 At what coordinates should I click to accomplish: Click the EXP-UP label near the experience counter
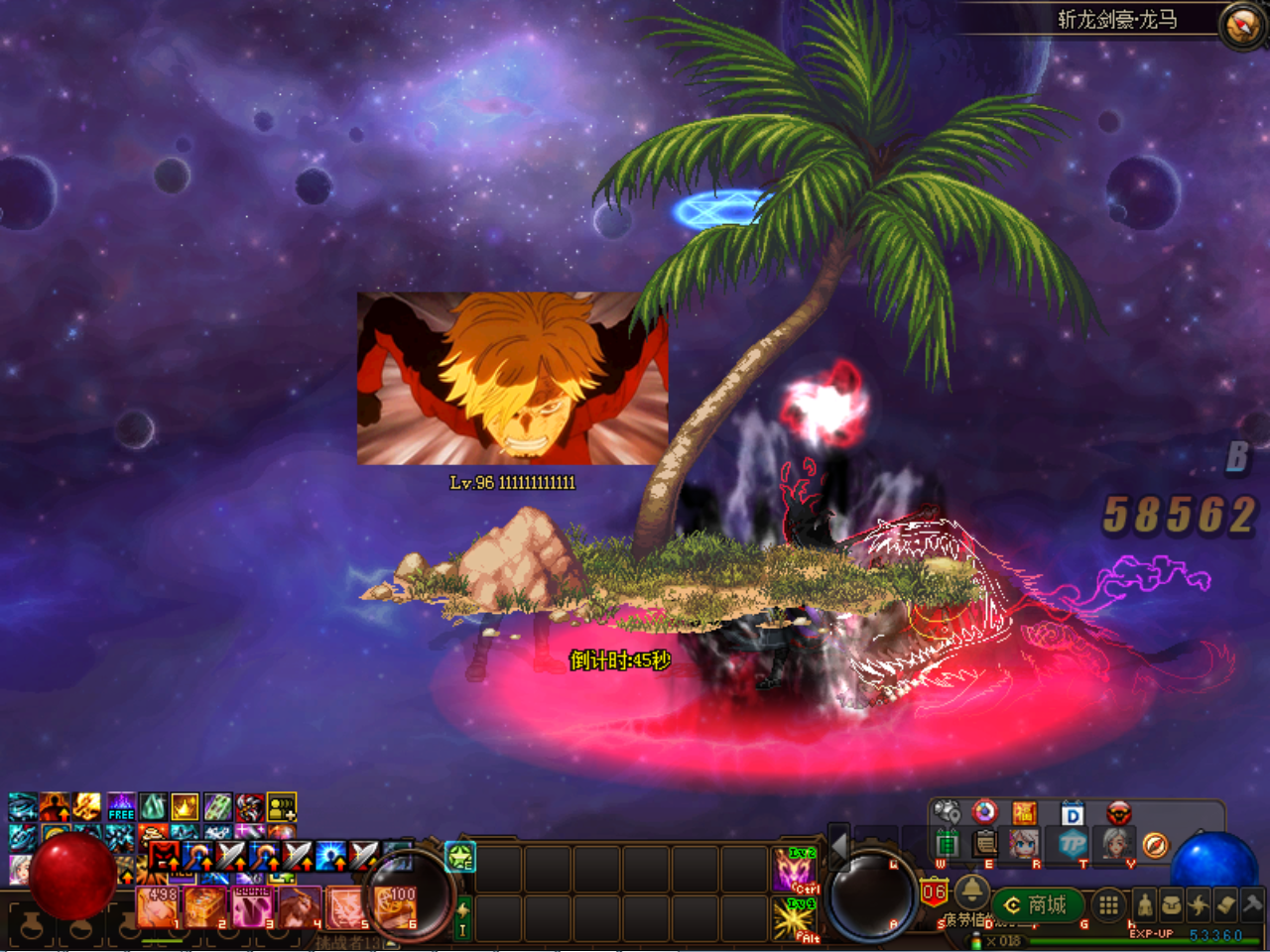[1152, 933]
